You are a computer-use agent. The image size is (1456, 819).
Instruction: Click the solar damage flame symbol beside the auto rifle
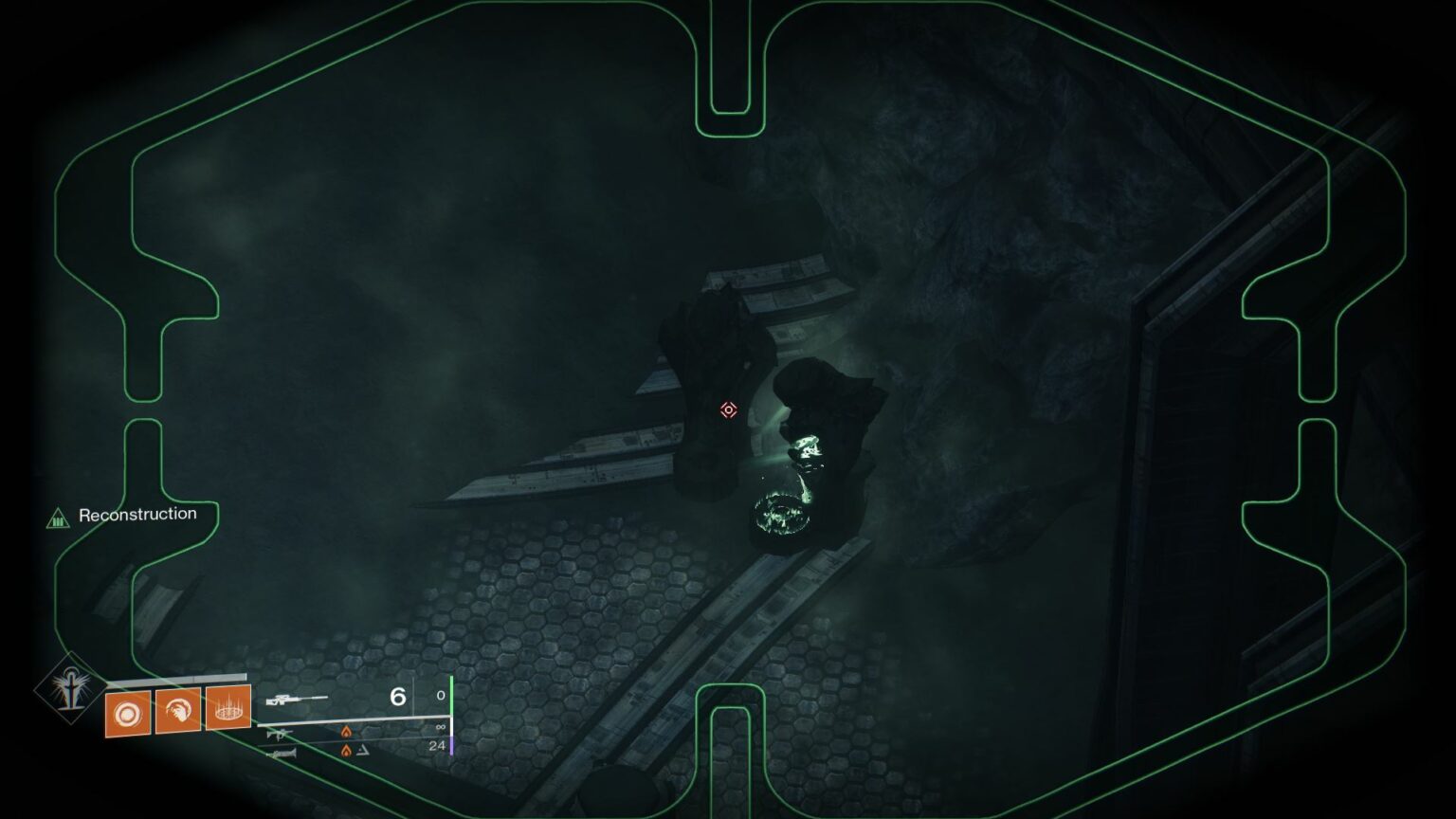pos(347,733)
